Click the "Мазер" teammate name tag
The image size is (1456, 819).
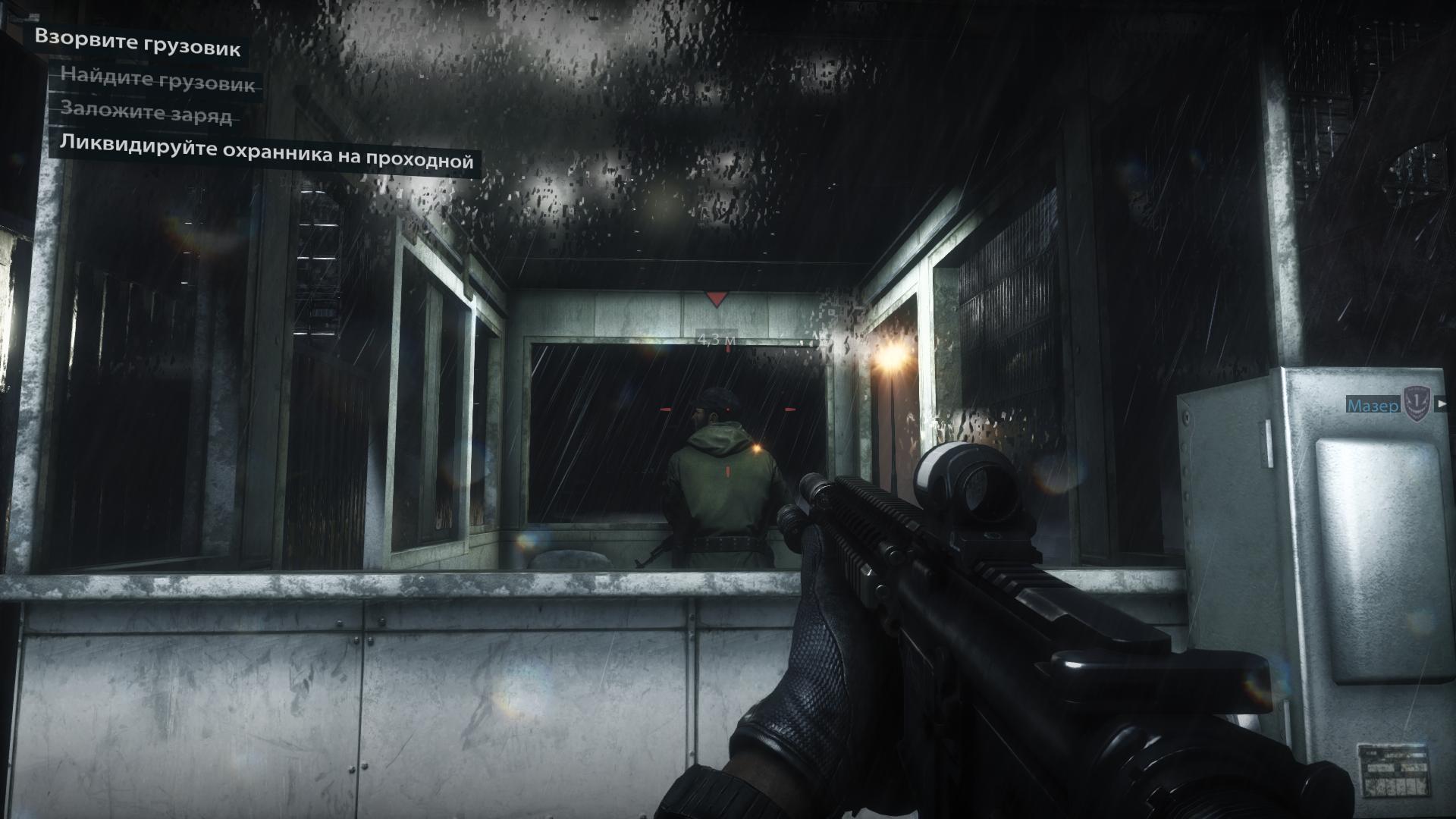pos(1373,406)
